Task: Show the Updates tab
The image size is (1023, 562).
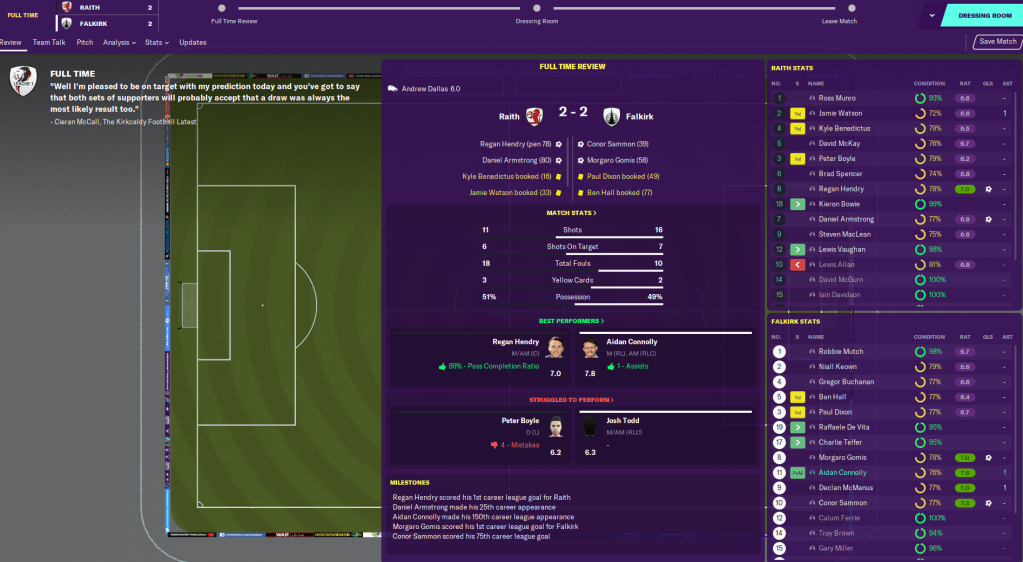Action: click(x=193, y=43)
